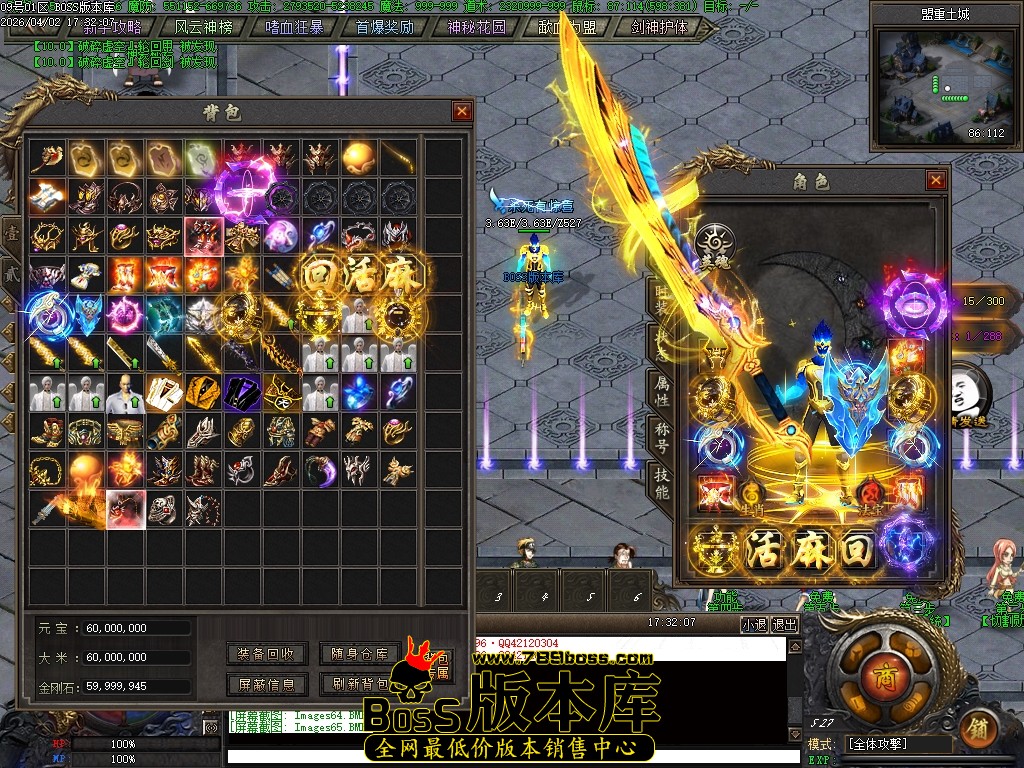Click the 小退 logout button
This screenshot has width=1024, height=768.
pos(754,624)
